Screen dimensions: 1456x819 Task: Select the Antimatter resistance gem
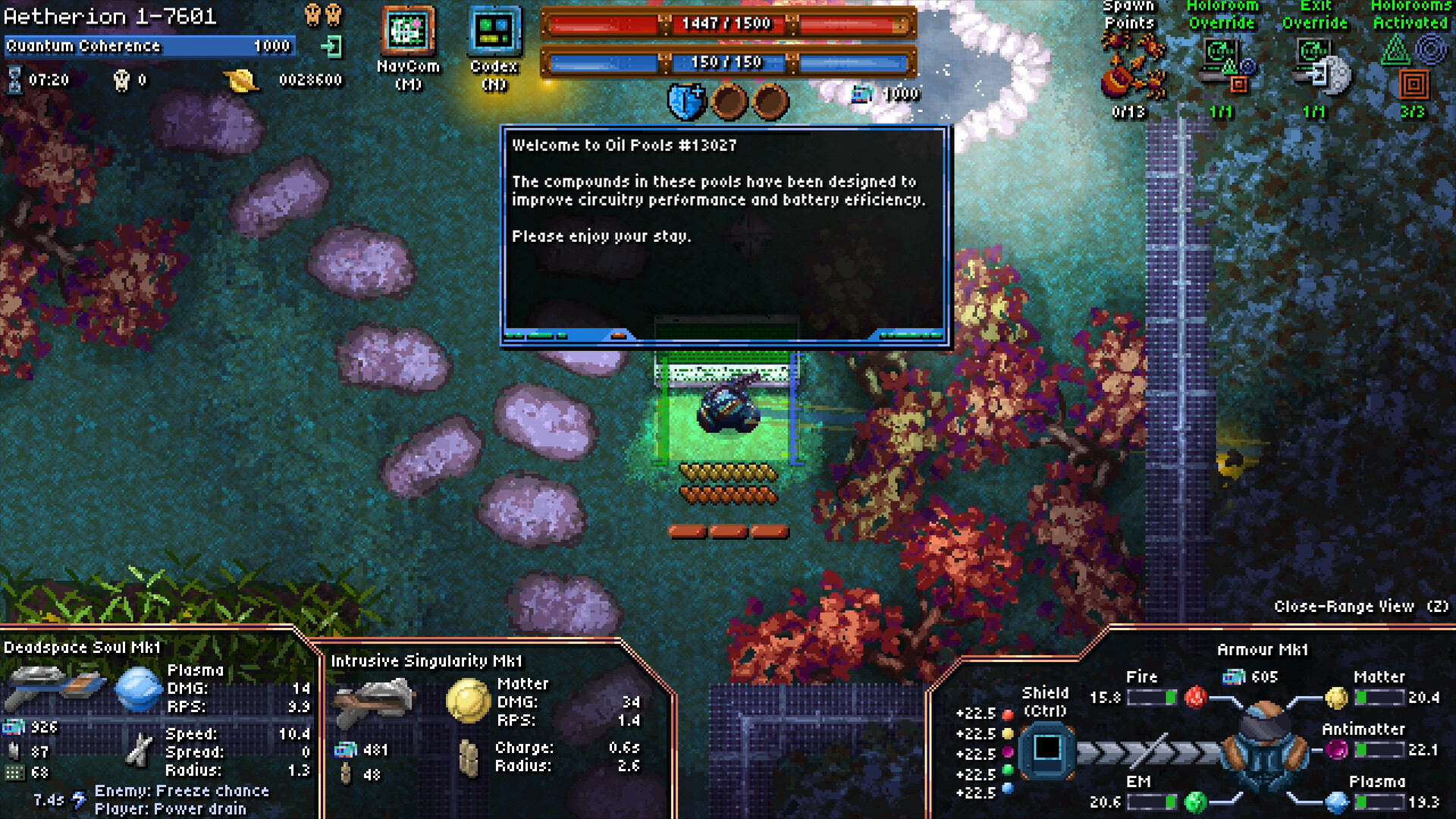tap(1336, 750)
